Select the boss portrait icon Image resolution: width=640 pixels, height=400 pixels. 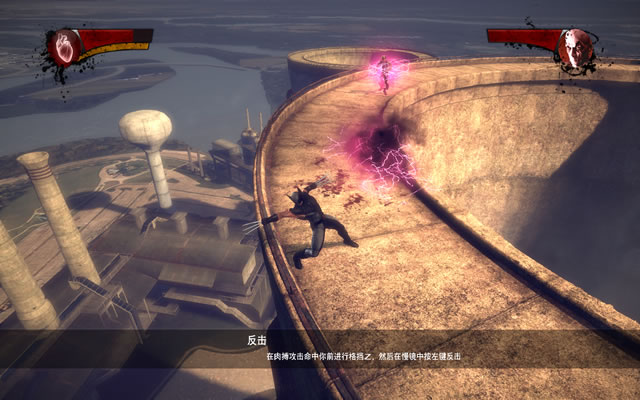click(x=575, y=47)
